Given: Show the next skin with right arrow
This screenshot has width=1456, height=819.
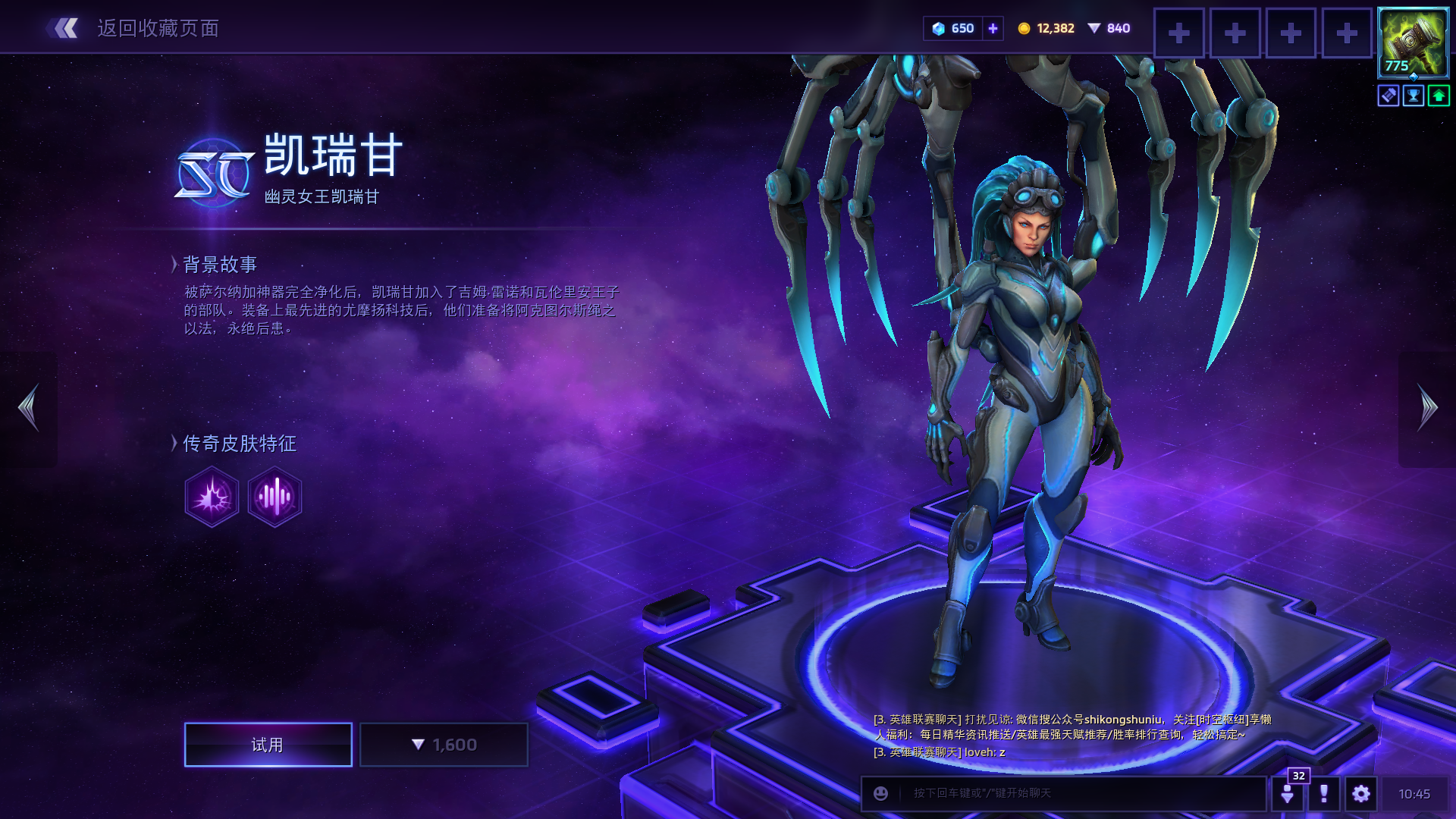Looking at the screenshot, I should tap(1427, 408).
